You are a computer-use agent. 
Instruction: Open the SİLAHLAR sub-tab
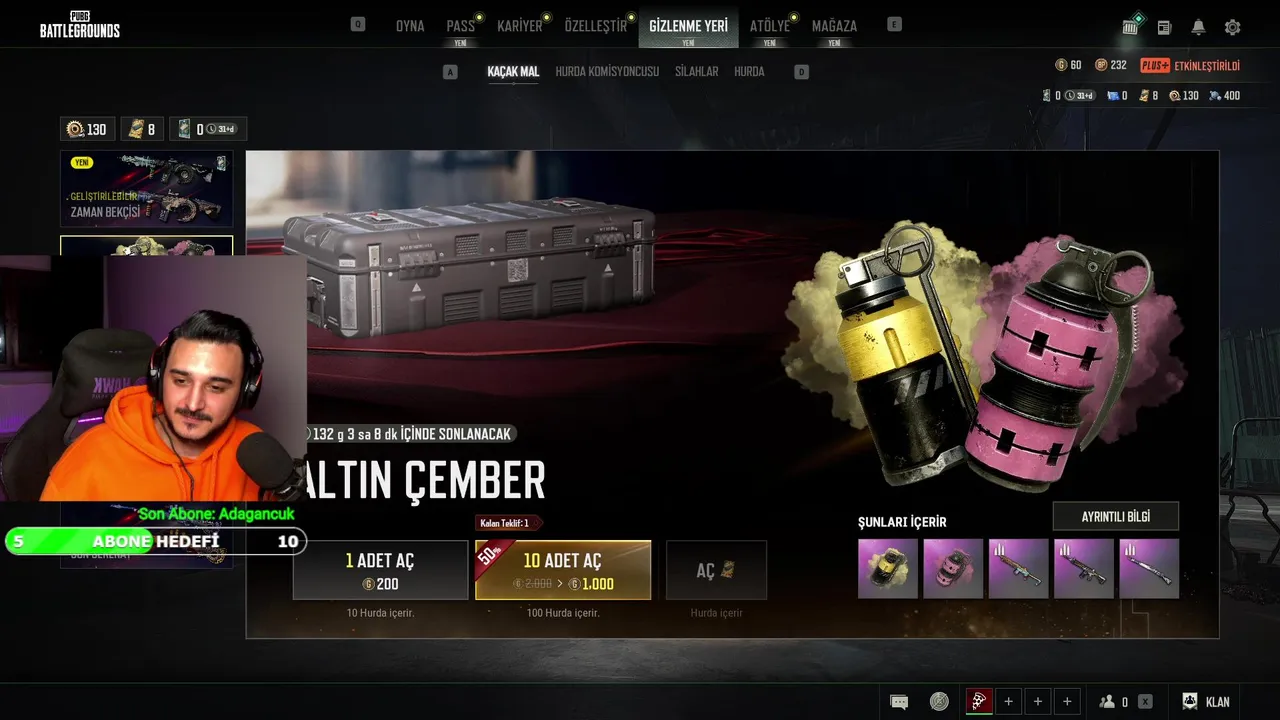tap(696, 72)
